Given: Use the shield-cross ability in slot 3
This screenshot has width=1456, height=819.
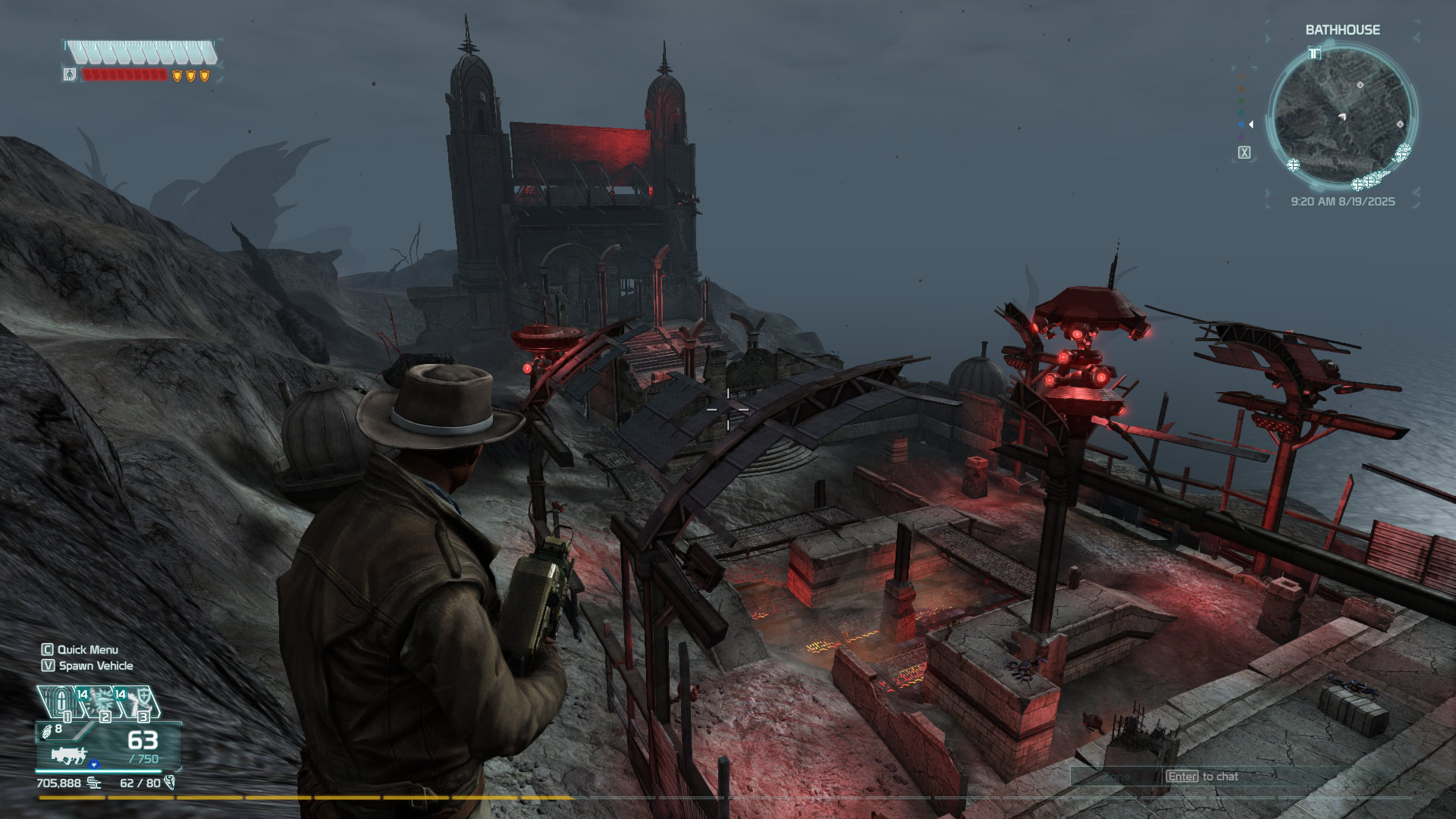Looking at the screenshot, I should click(x=136, y=703).
